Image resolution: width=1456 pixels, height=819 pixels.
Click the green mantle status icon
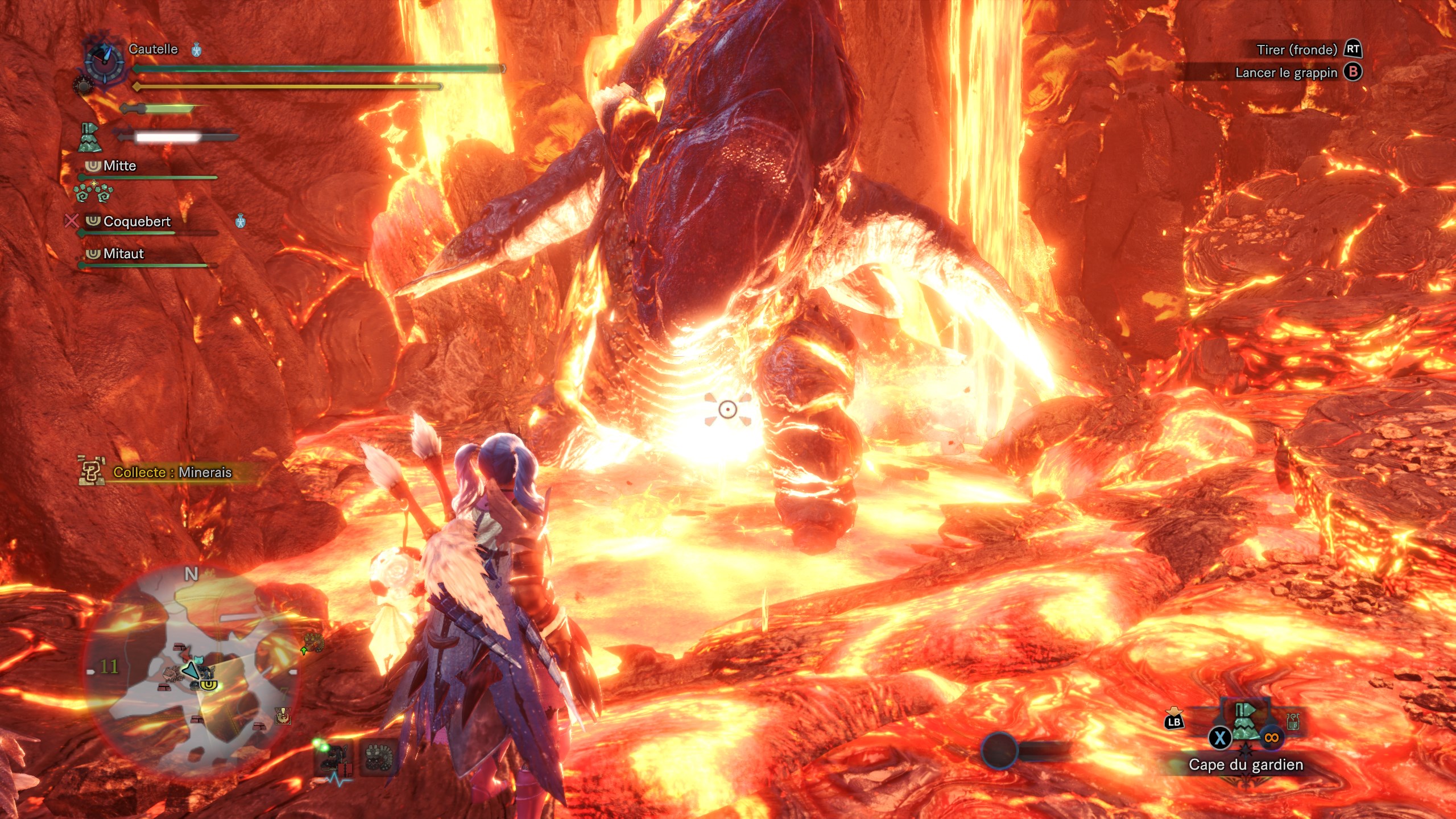coord(89,138)
